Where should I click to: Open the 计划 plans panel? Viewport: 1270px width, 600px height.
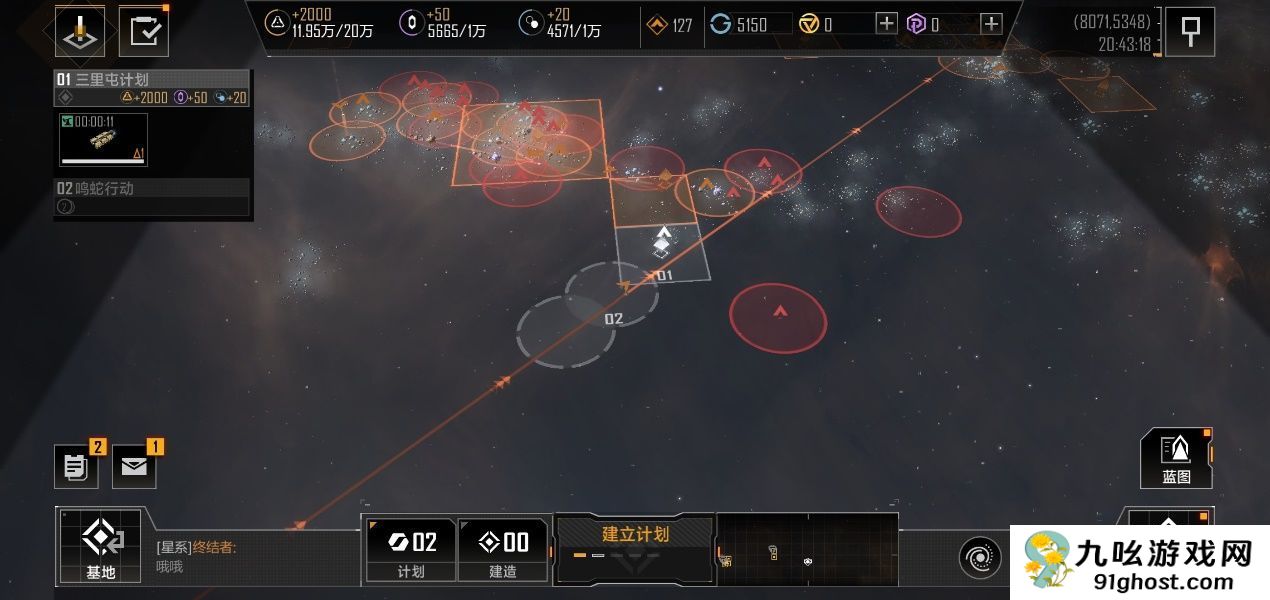tap(411, 549)
